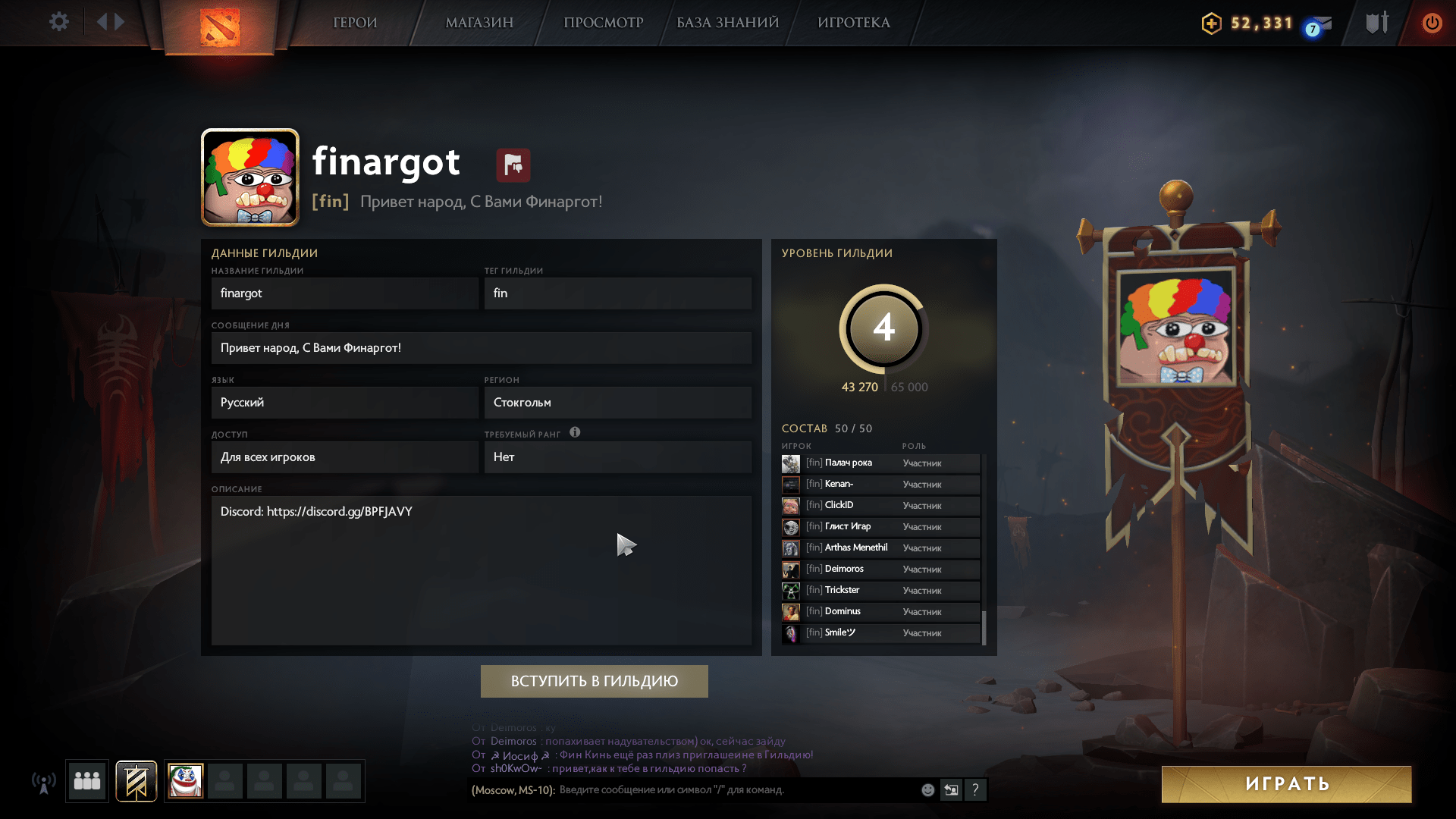Show info for required rank tooltip icon
Viewport: 1456px width, 819px height.
pyautogui.click(x=575, y=432)
